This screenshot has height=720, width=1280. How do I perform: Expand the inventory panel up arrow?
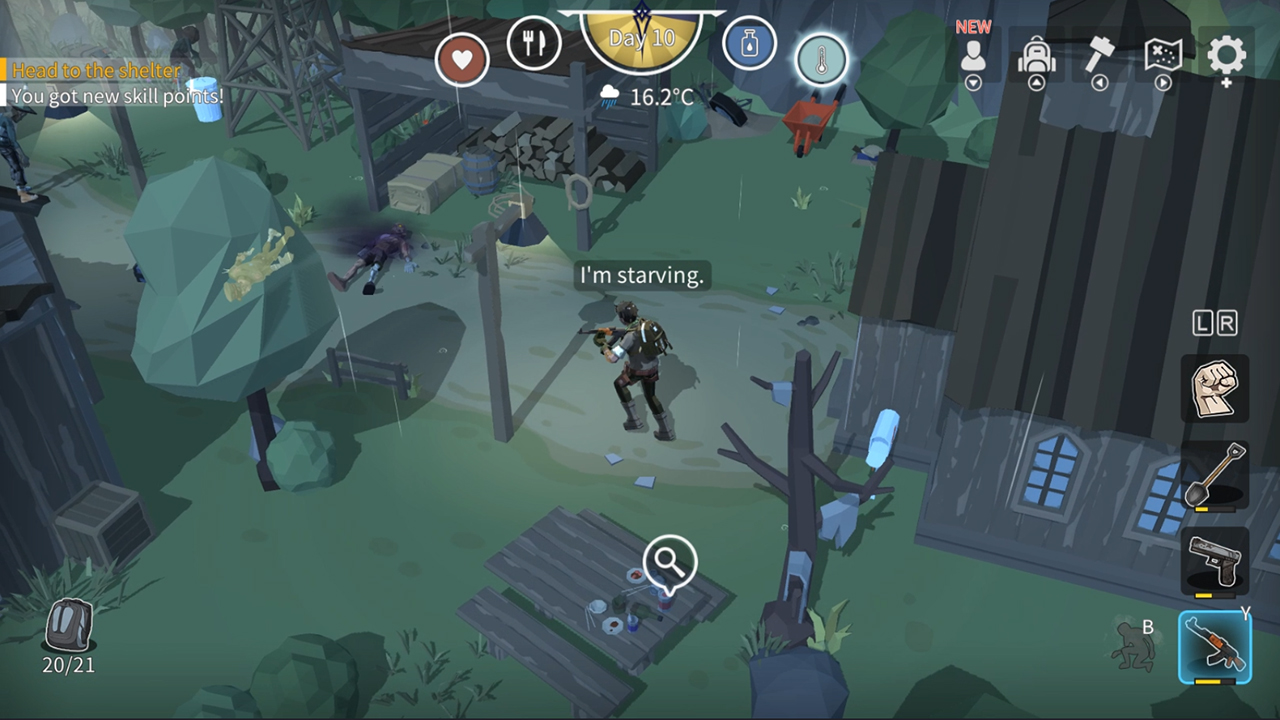[x=1037, y=82]
